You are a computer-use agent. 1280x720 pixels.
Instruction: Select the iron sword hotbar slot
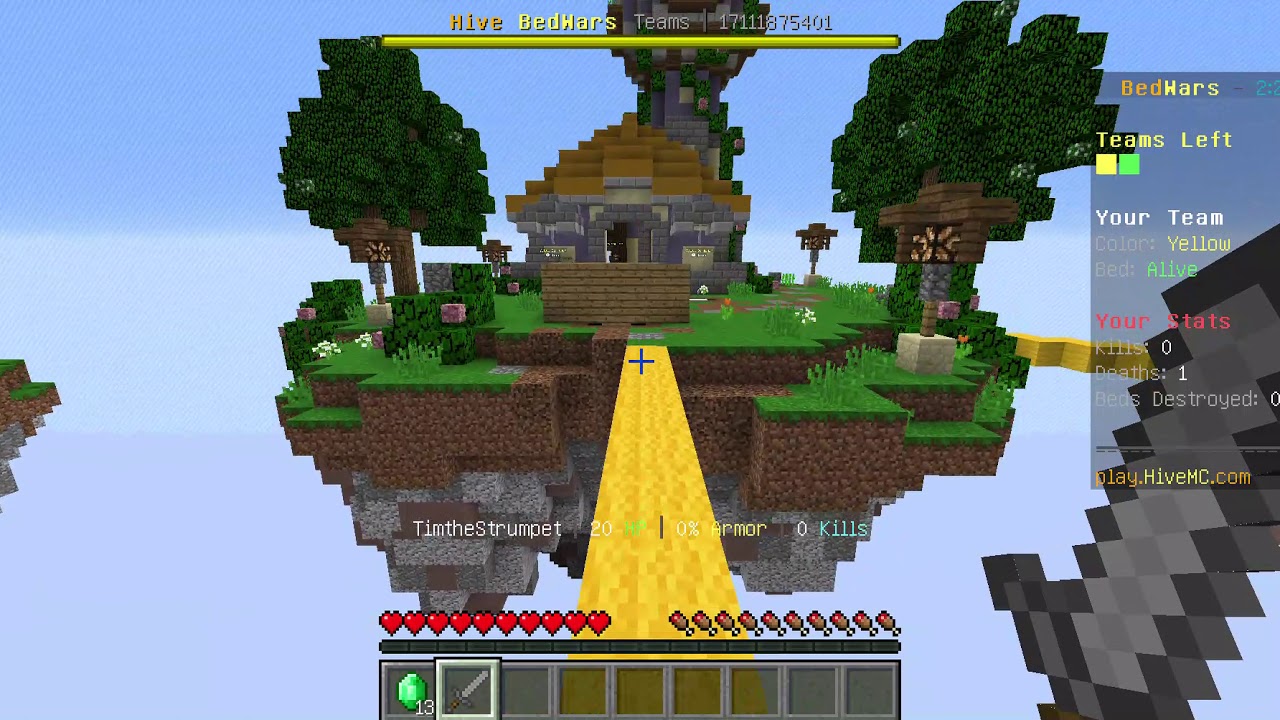click(x=467, y=690)
